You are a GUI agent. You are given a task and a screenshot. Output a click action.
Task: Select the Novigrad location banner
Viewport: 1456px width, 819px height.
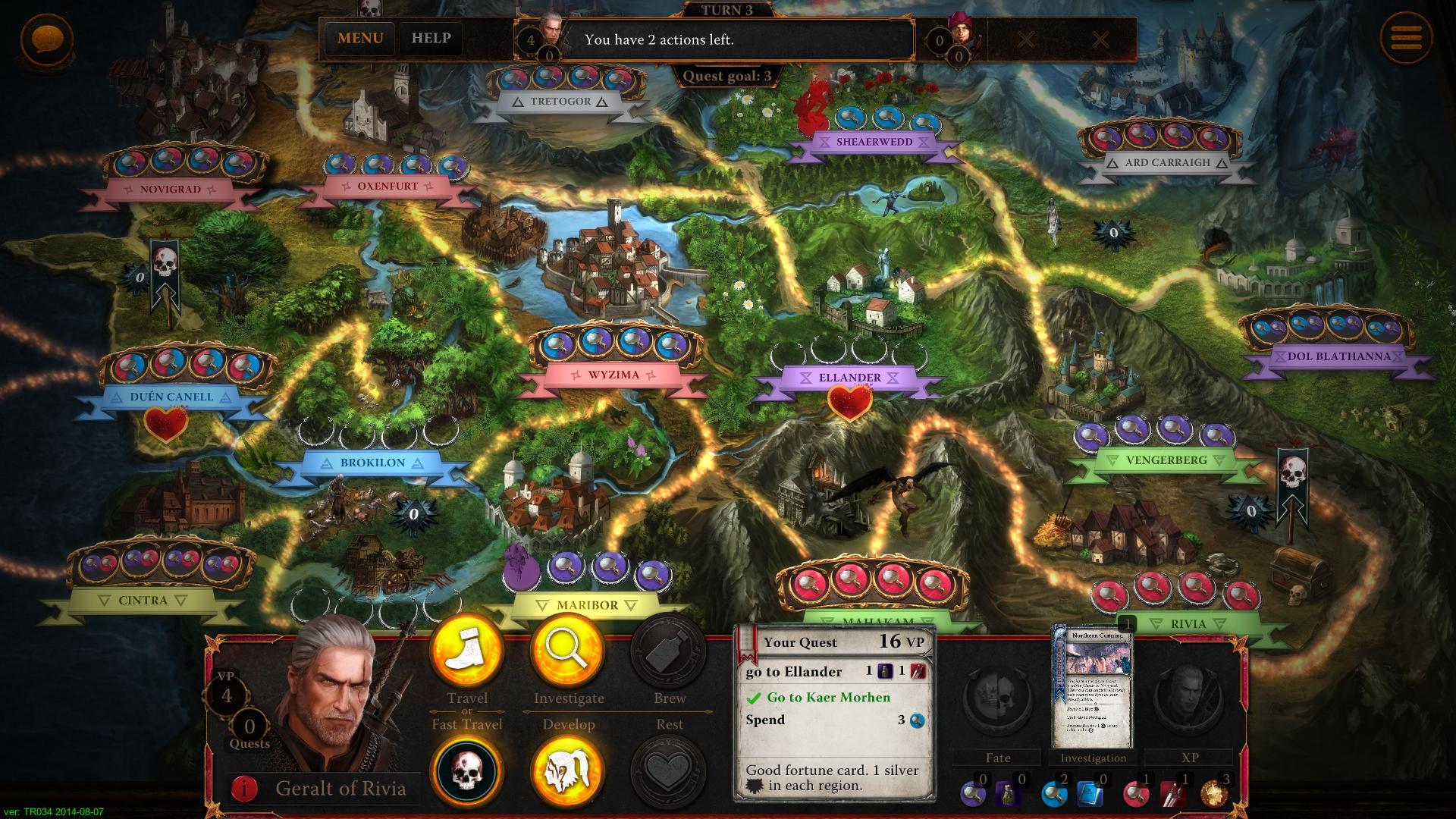point(170,189)
